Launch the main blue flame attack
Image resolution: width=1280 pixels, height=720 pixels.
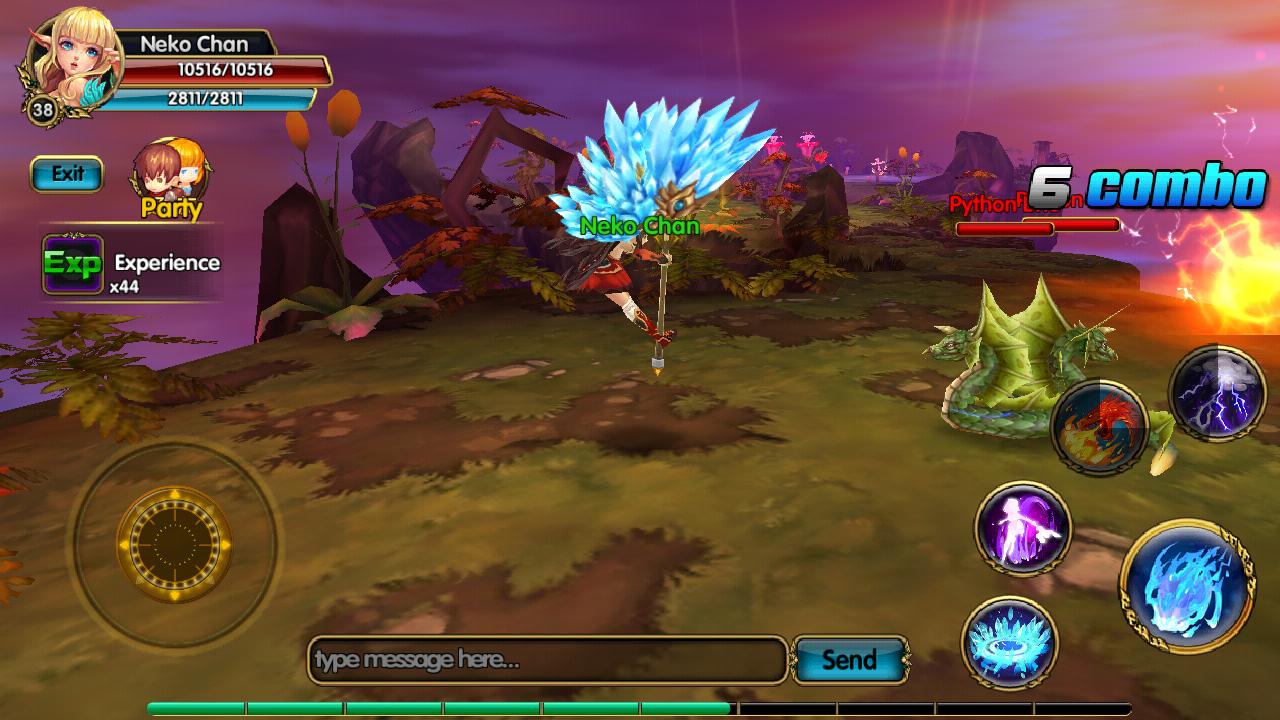[1188, 585]
